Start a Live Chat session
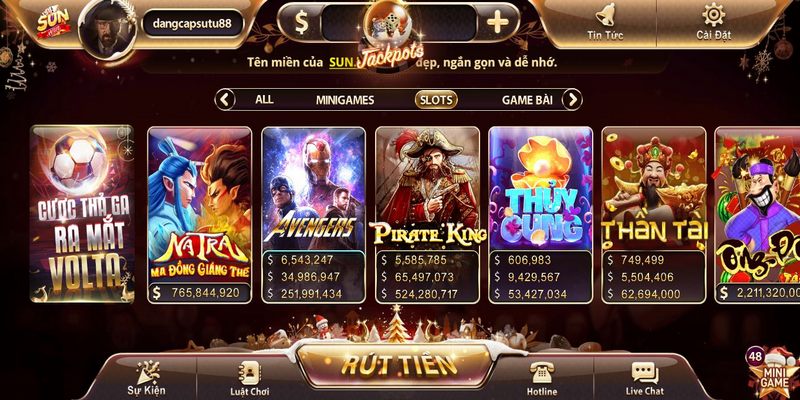The height and width of the screenshot is (400, 800). click(644, 378)
